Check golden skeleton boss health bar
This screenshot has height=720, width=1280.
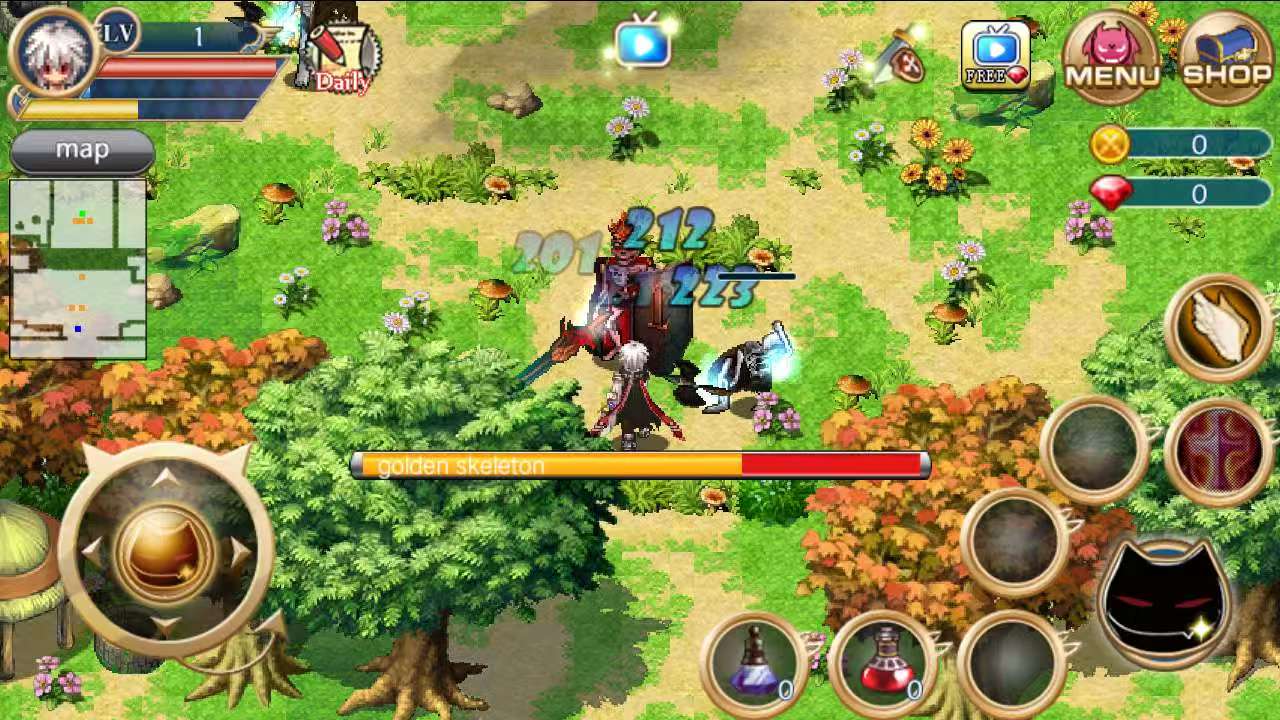point(640,464)
